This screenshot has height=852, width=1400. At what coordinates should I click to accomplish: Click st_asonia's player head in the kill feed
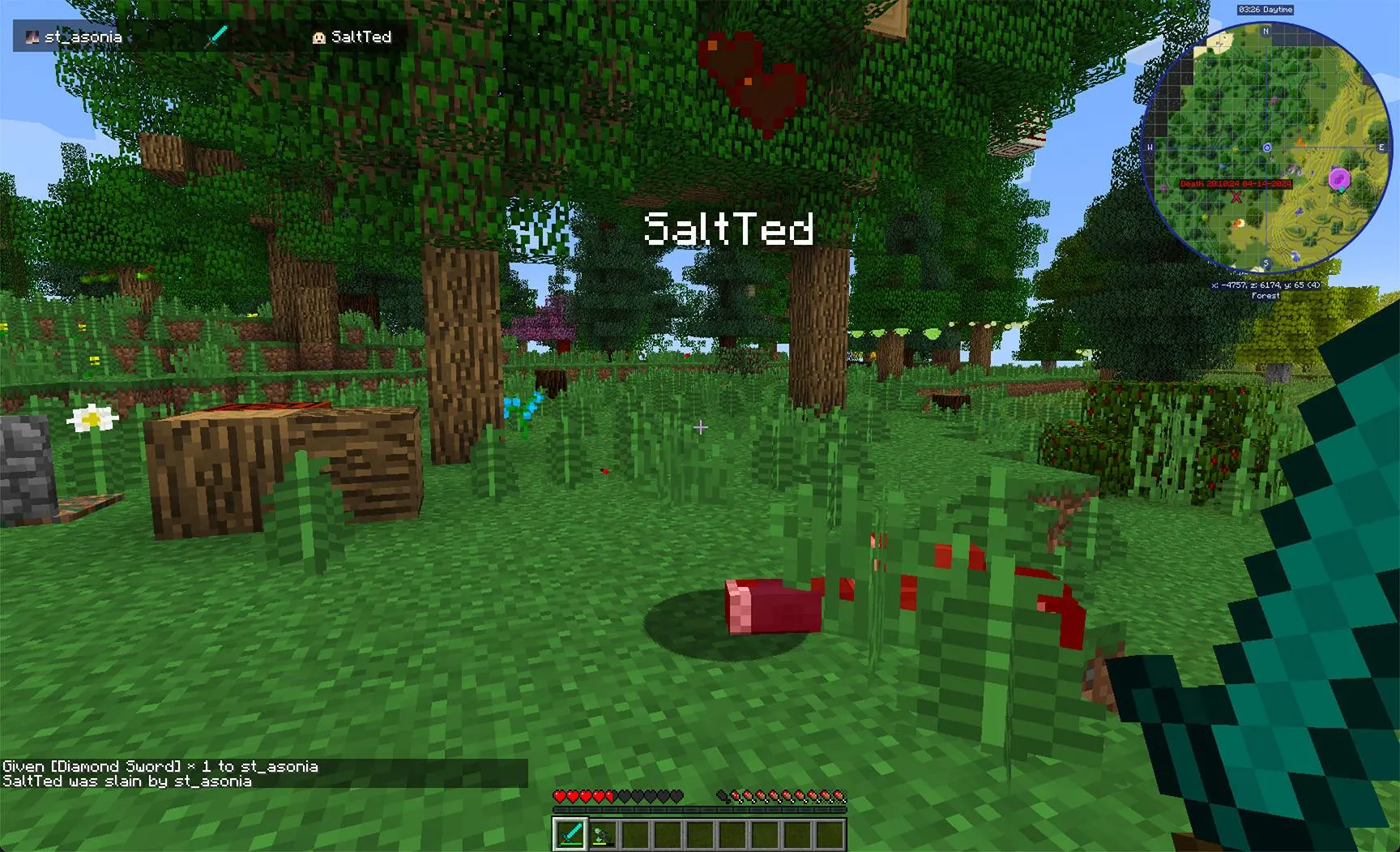[x=33, y=36]
